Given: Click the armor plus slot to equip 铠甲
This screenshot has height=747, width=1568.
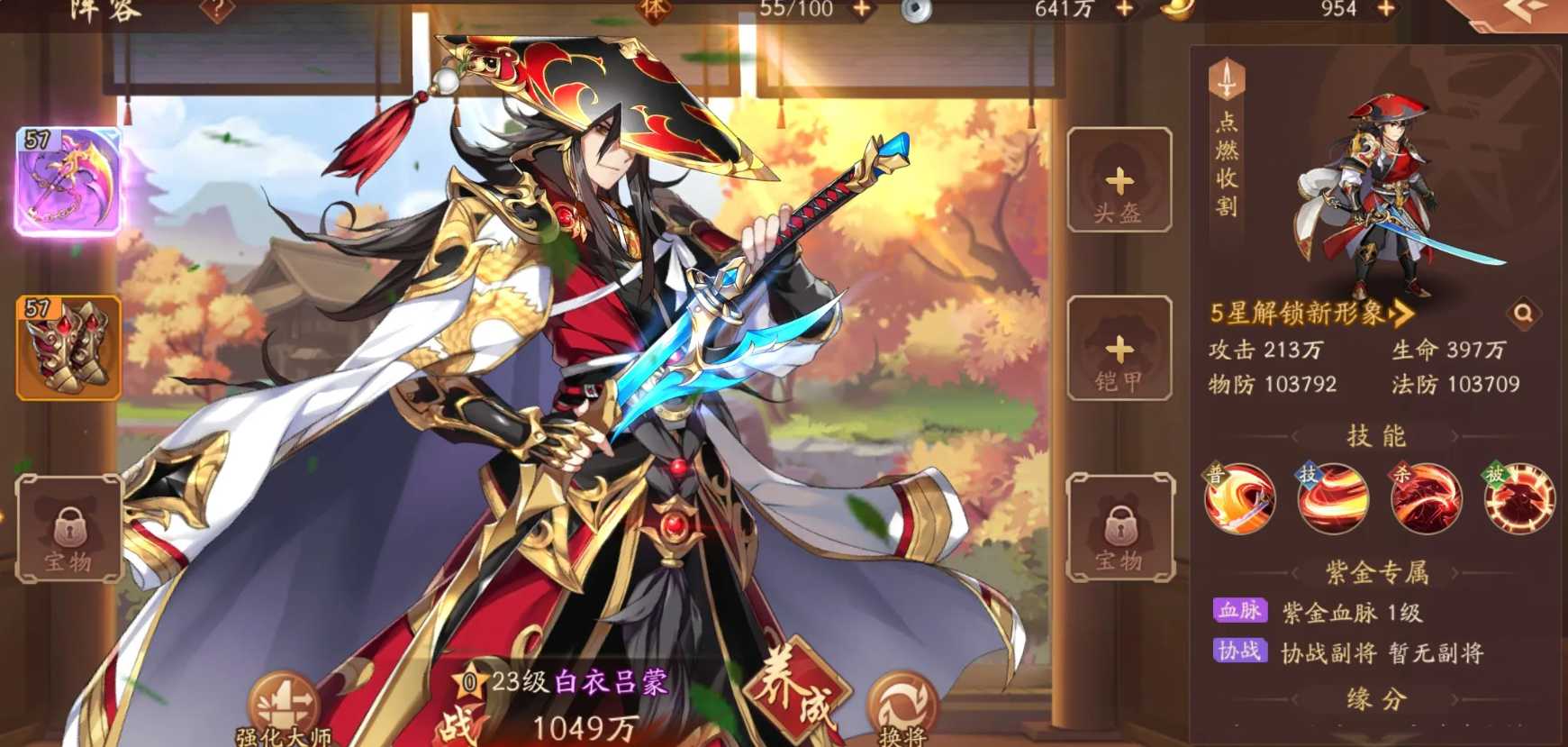Looking at the screenshot, I should tap(1119, 351).
